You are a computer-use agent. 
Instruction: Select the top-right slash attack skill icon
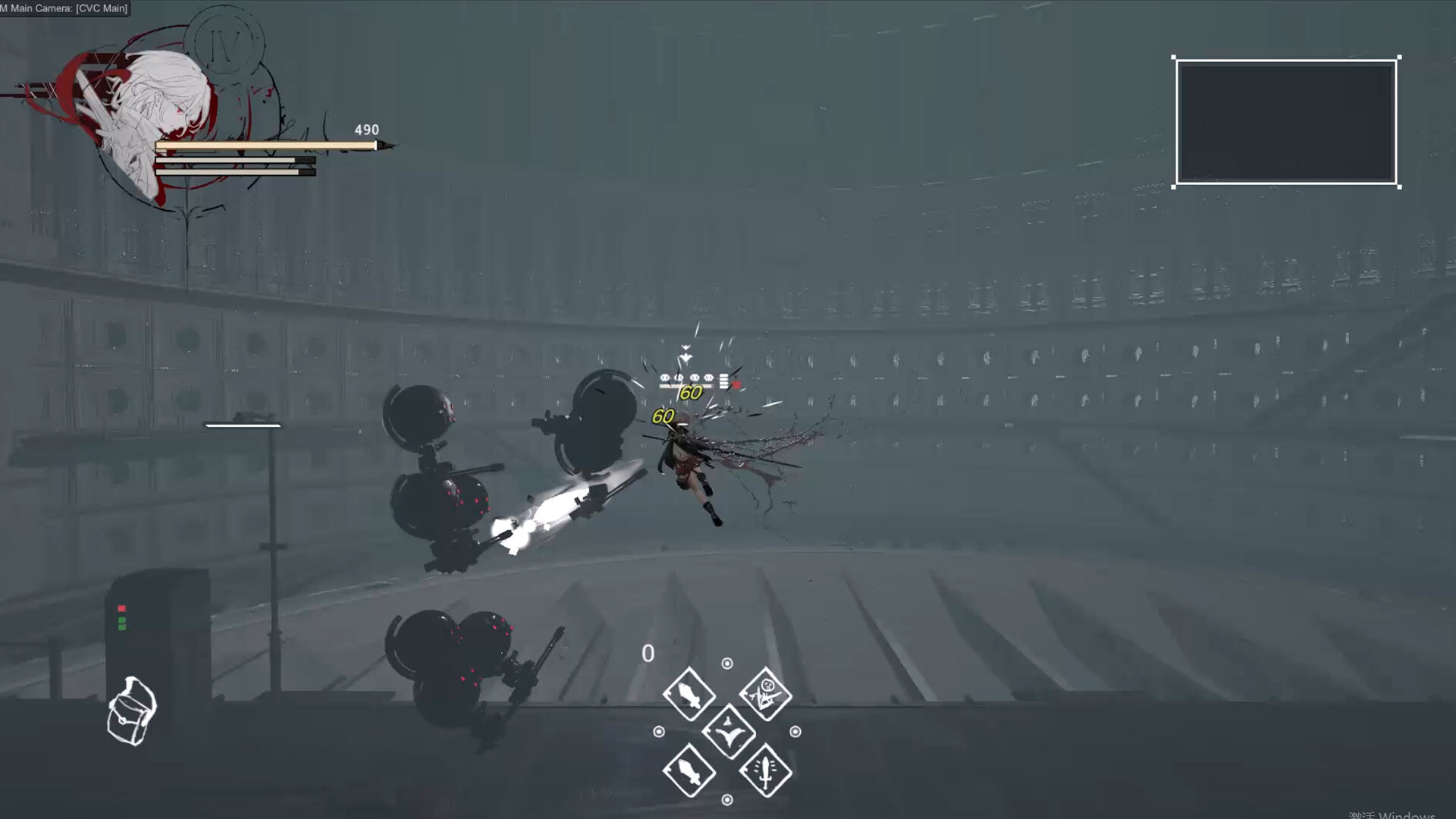point(766,692)
